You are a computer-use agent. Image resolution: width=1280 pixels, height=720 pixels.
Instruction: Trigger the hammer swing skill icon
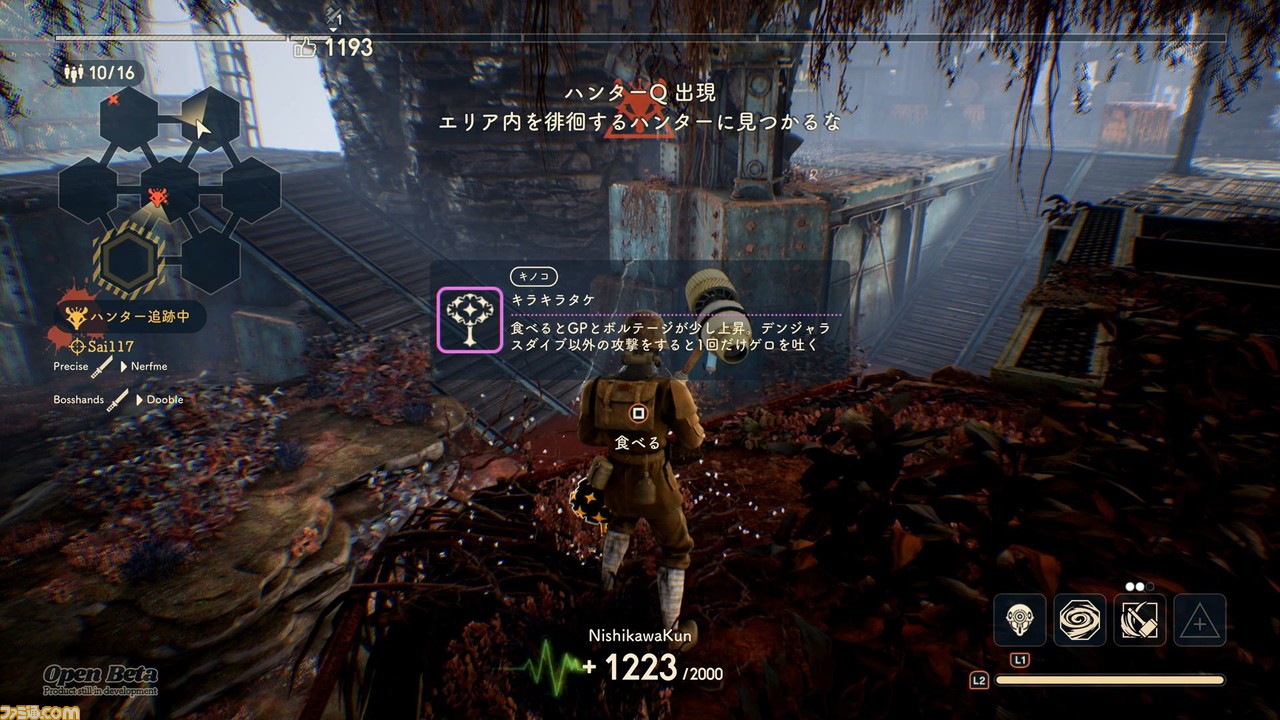(1140, 620)
